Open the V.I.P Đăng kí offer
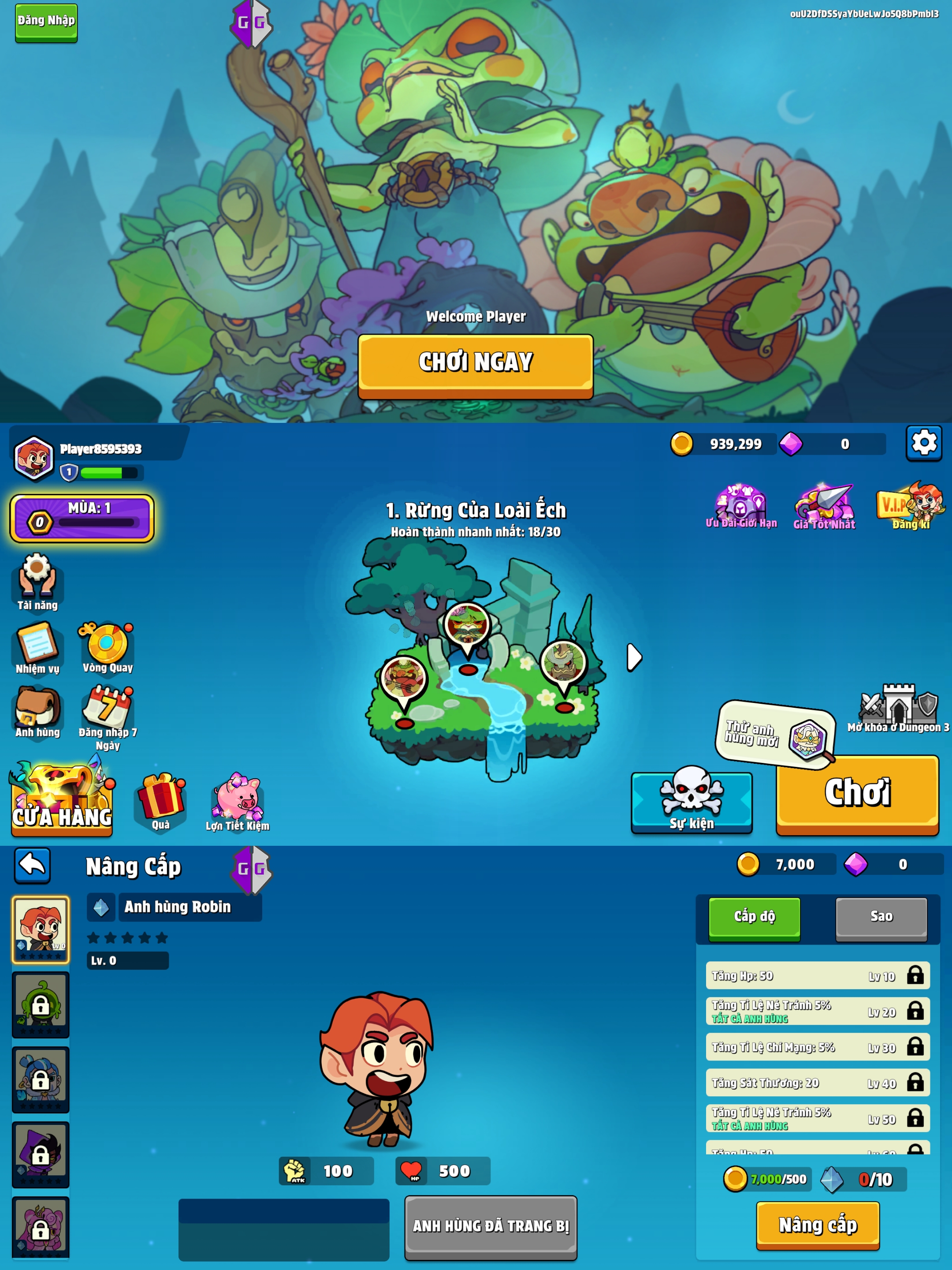 pos(910,505)
